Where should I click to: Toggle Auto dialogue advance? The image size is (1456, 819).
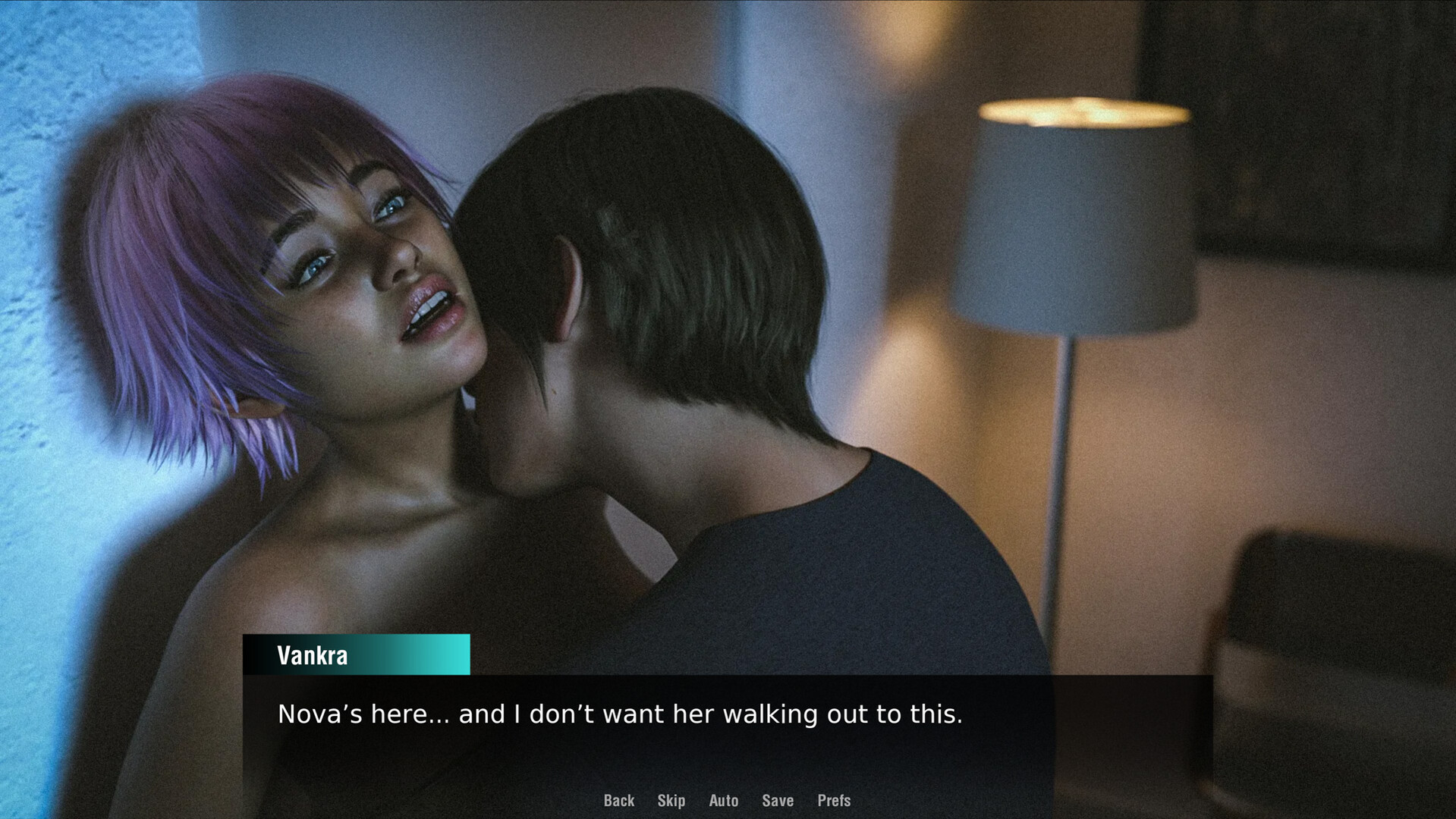pyautogui.click(x=723, y=801)
